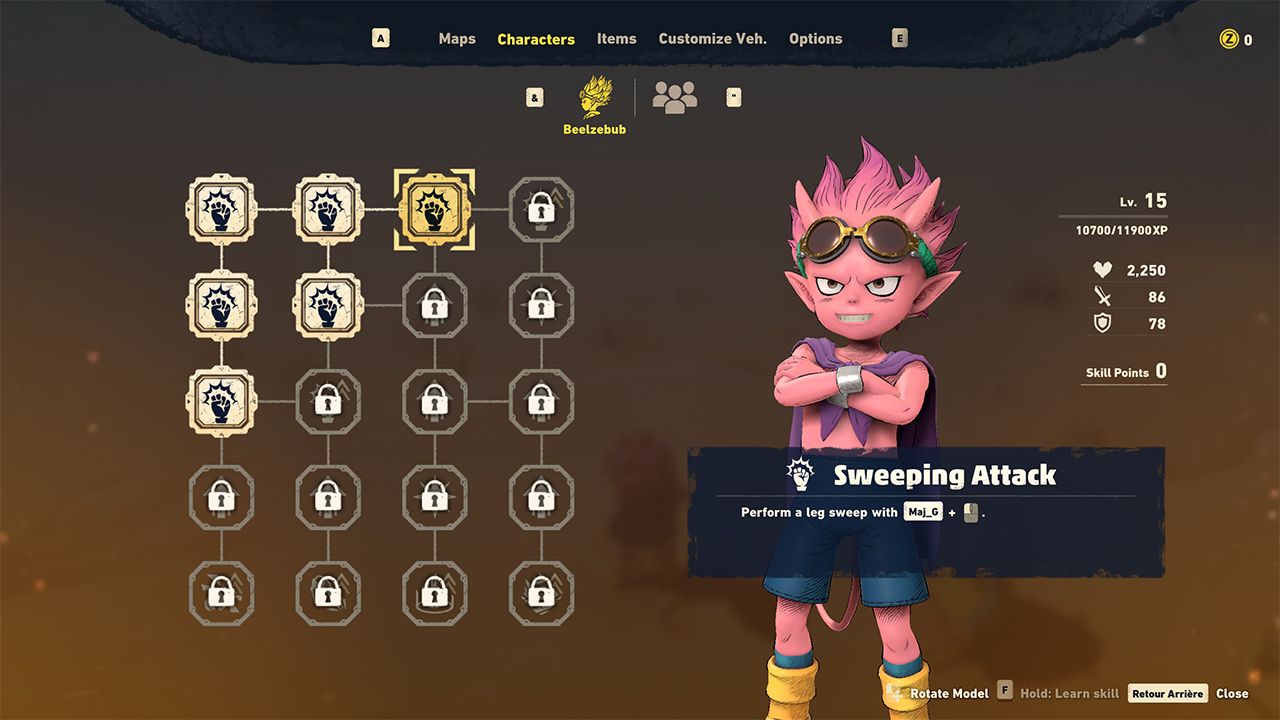This screenshot has height=720, width=1280.
Task: Close the character menu
Action: pos(1231,693)
